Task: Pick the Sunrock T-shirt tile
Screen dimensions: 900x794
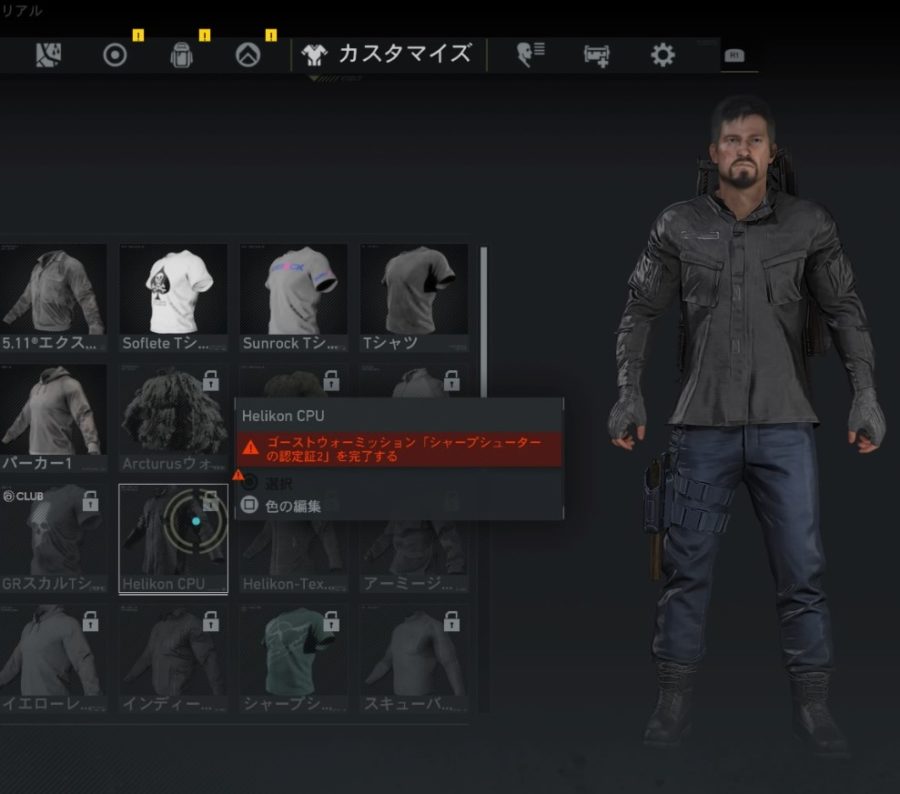Action: coord(293,298)
